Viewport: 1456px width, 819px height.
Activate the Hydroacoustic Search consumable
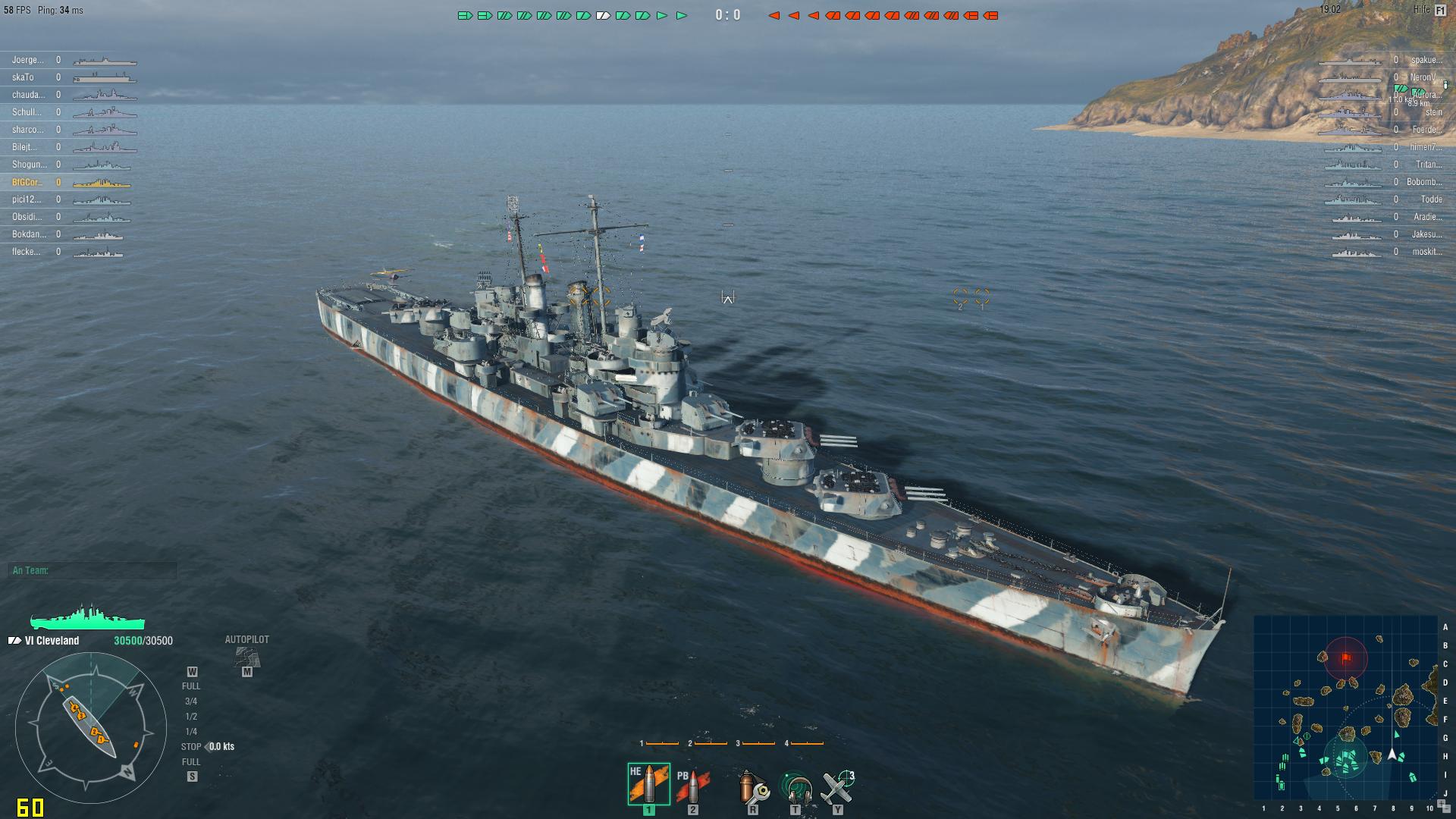click(x=795, y=787)
